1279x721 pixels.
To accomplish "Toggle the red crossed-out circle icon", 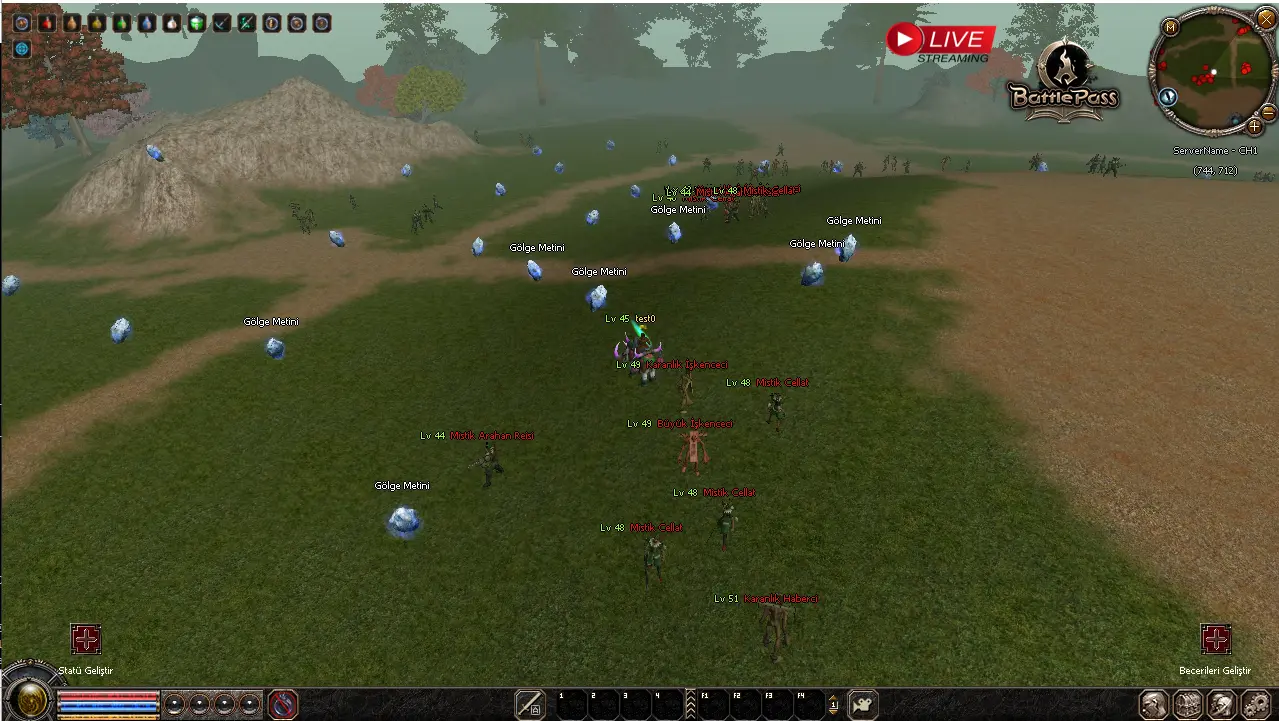I will point(283,704).
